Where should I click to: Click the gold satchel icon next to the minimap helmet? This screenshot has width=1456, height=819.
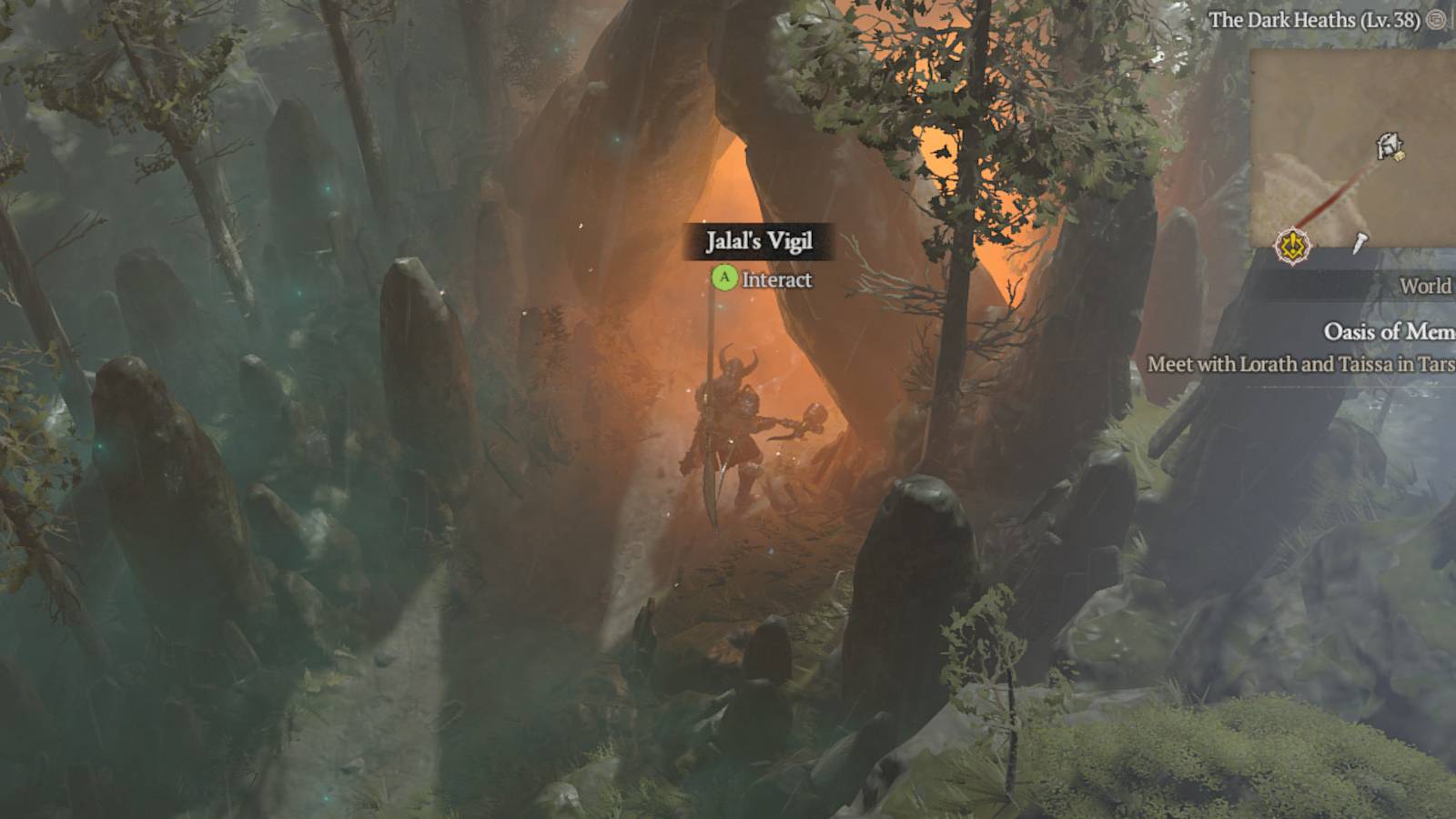1399,155
